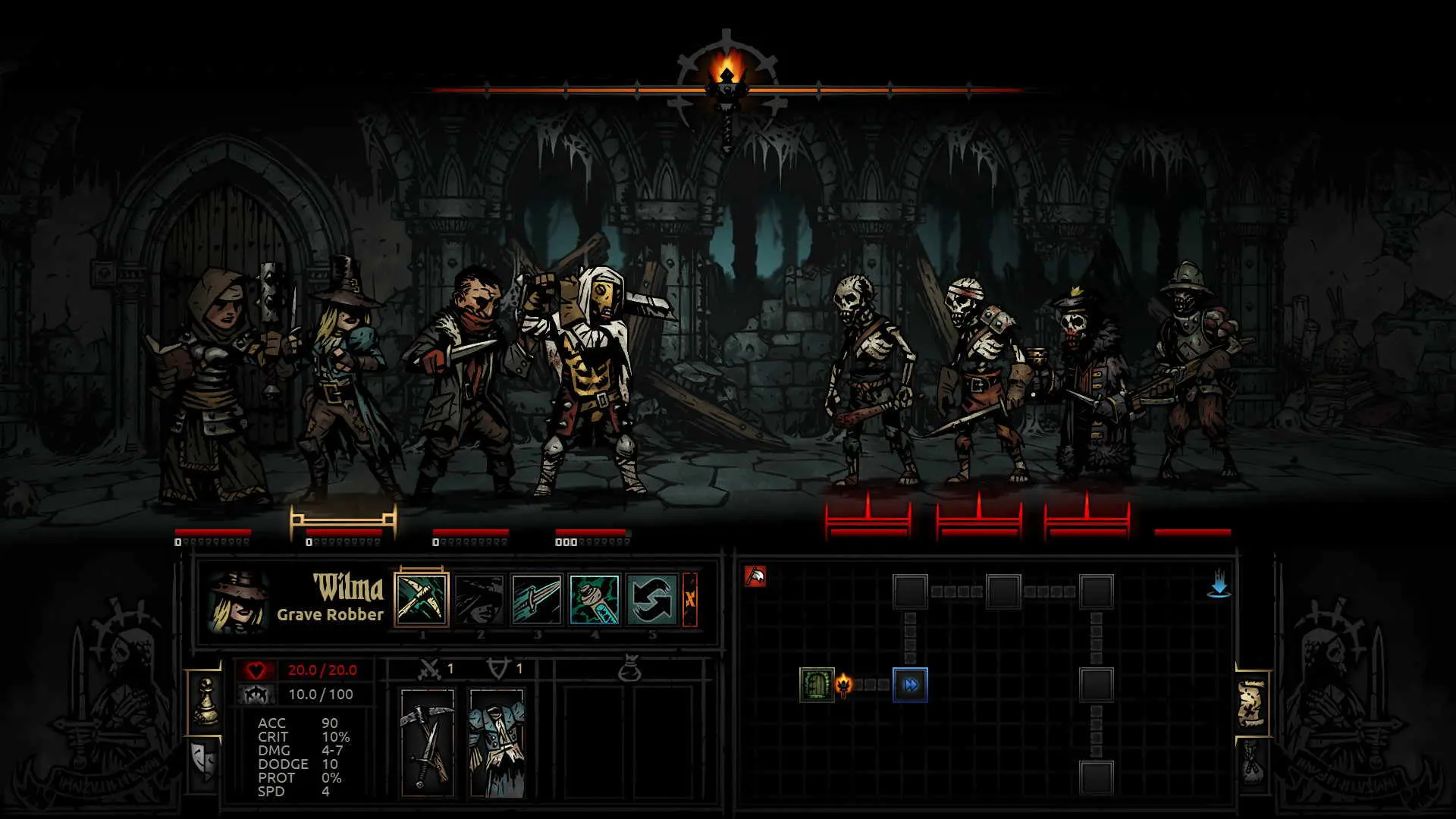This screenshot has width=1456, height=819.
Task: Click the red heart icon next to Wilma's HP
Action: [256, 670]
